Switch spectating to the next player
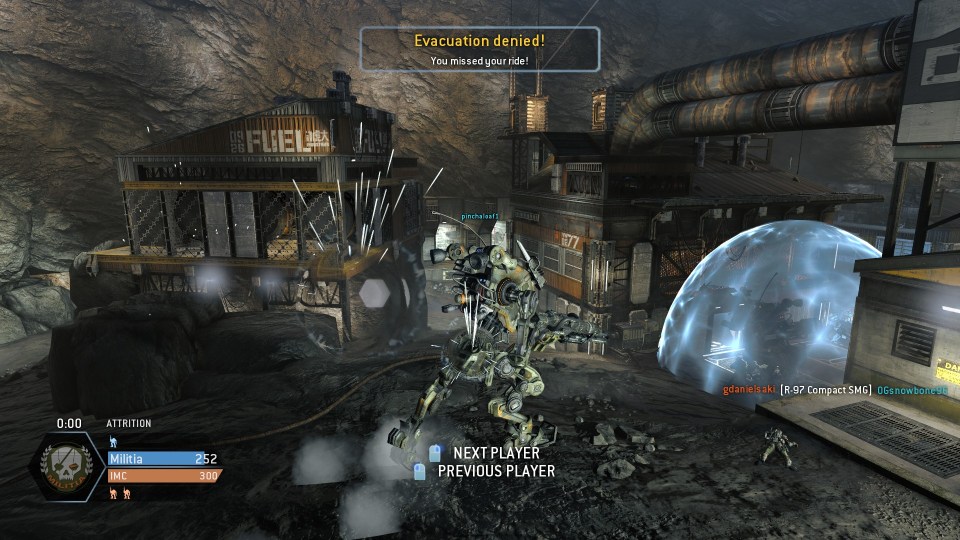This screenshot has width=960, height=540. 495,453
